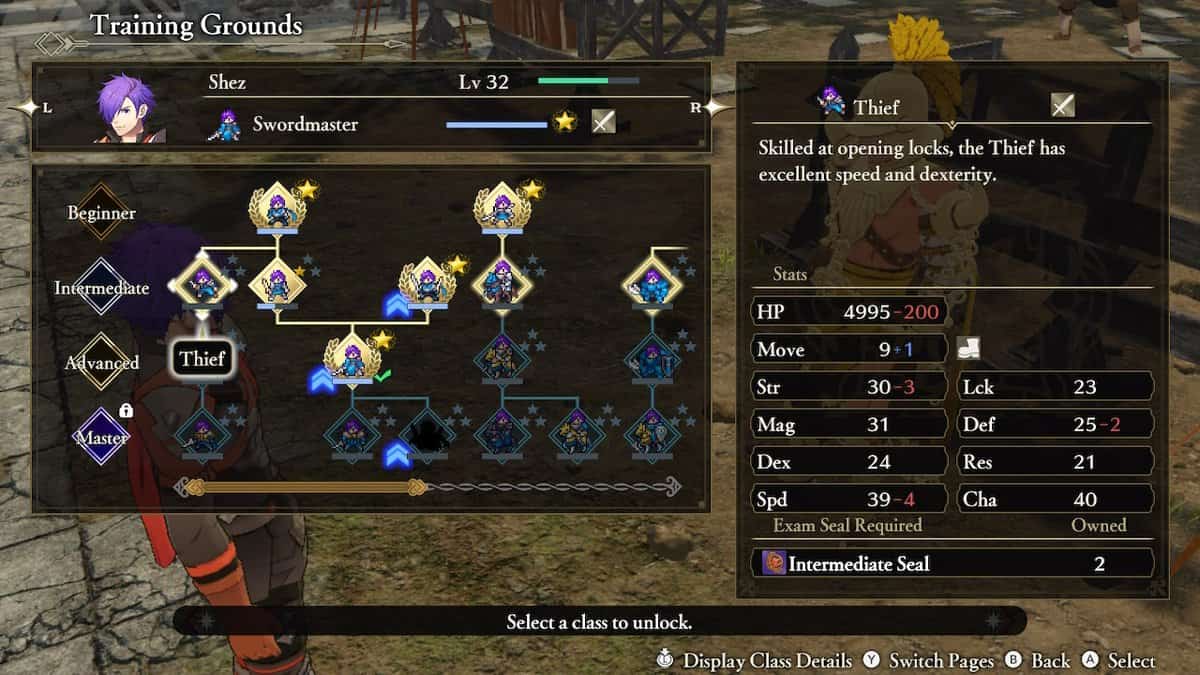
Task: Click the Intermediate tier diamond
Action: (101, 288)
